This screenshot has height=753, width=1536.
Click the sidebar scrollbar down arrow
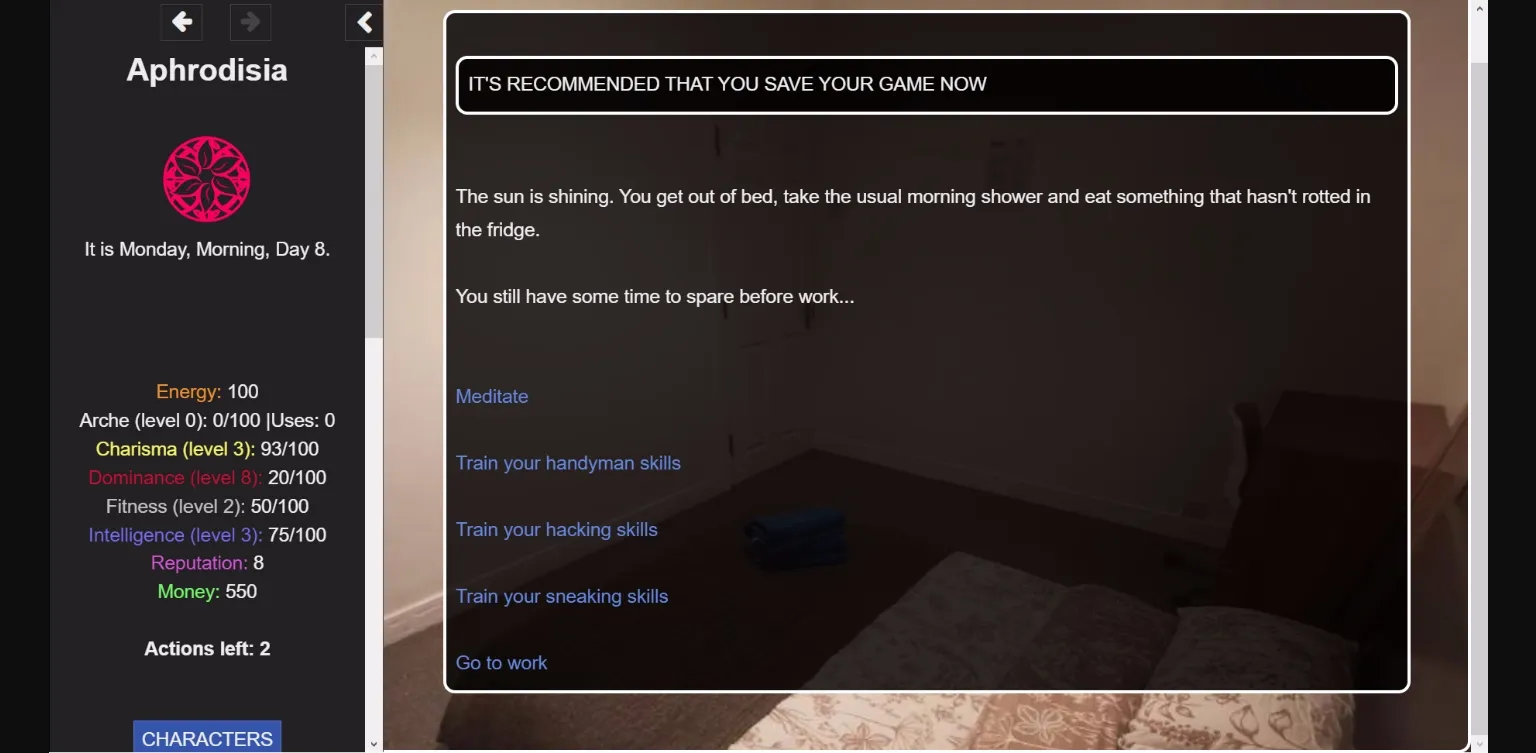tap(374, 744)
